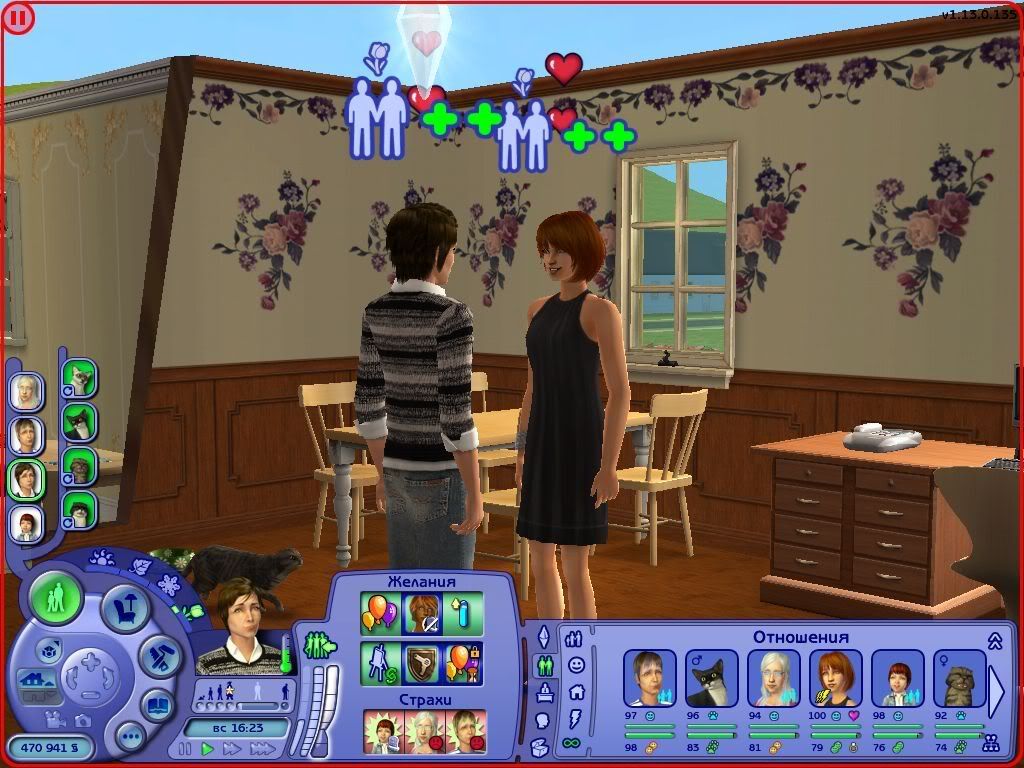The image size is (1024, 768).
Task: Set game speed to normal play
Action: coord(208,748)
